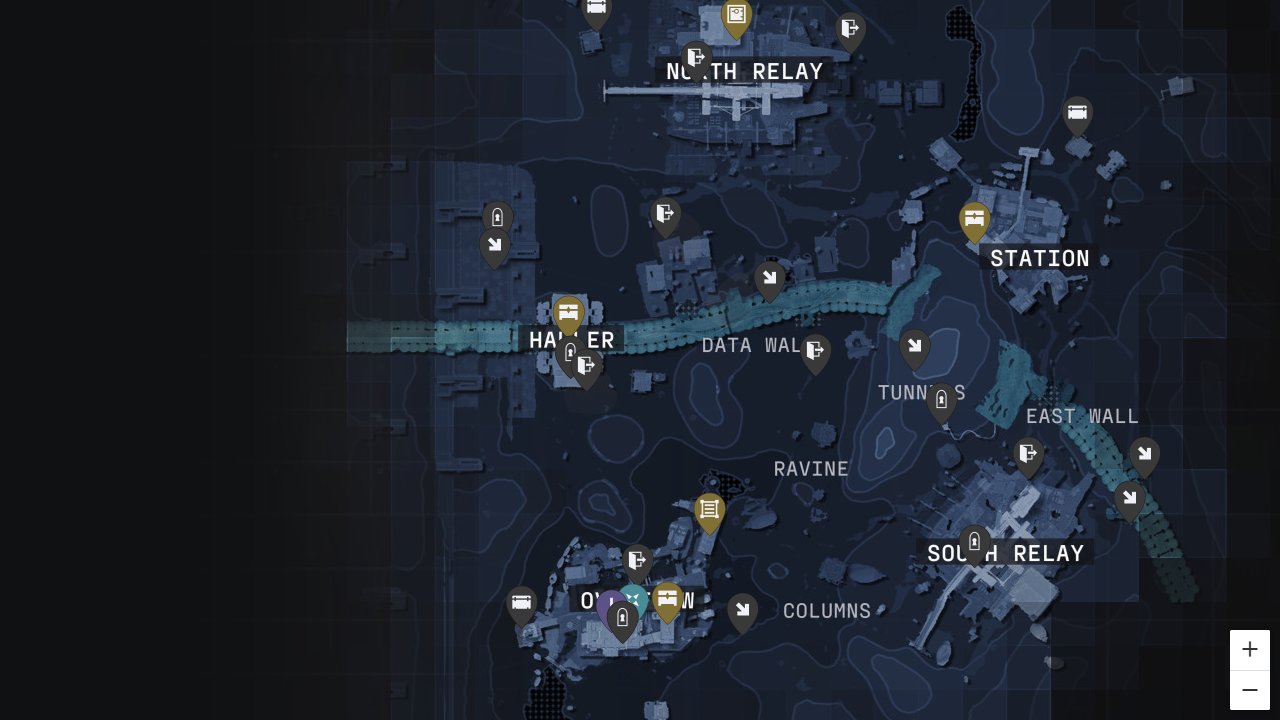Image resolution: width=1280 pixels, height=720 pixels.
Task: Click the gold bed marker beside Station
Action: coord(974,219)
